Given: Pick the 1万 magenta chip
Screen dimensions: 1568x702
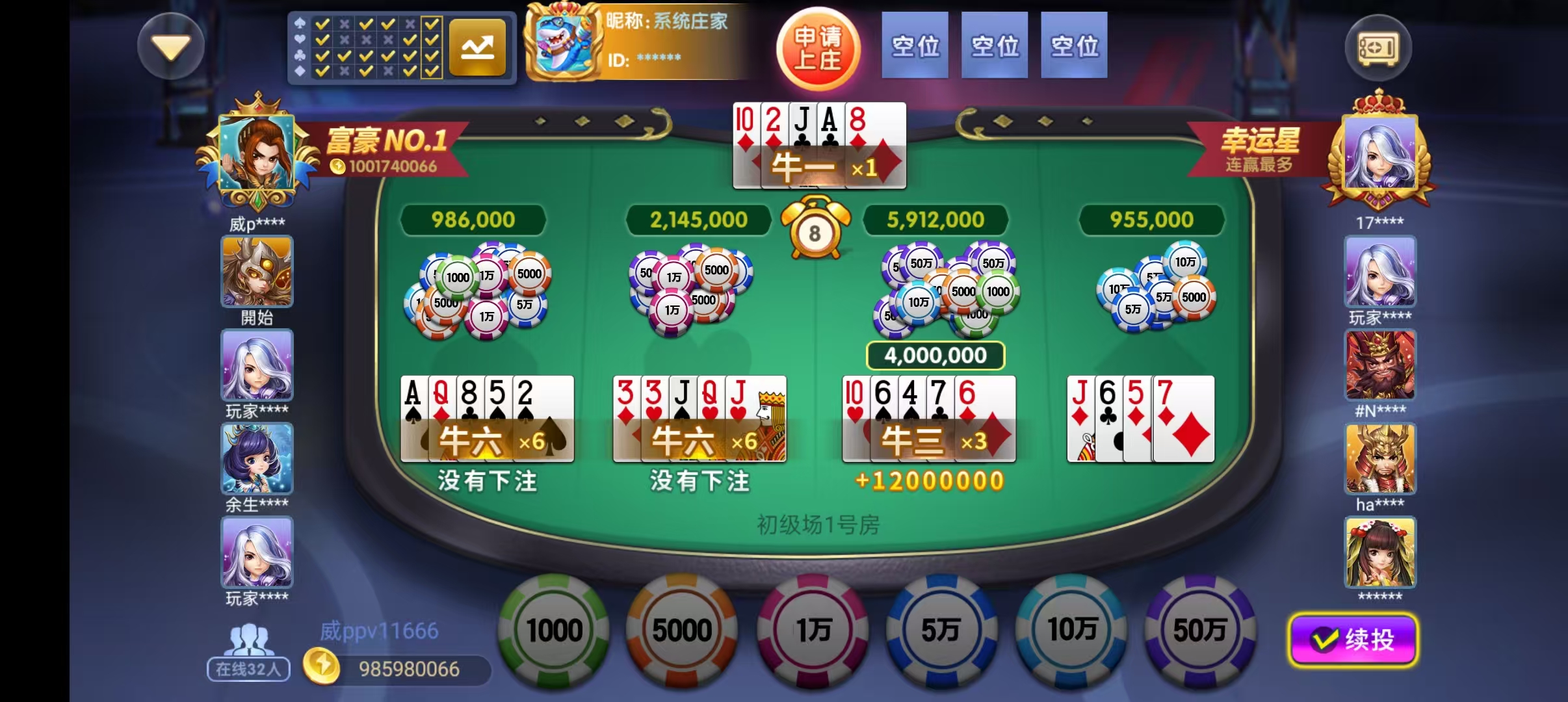Looking at the screenshot, I should coord(813,630).
